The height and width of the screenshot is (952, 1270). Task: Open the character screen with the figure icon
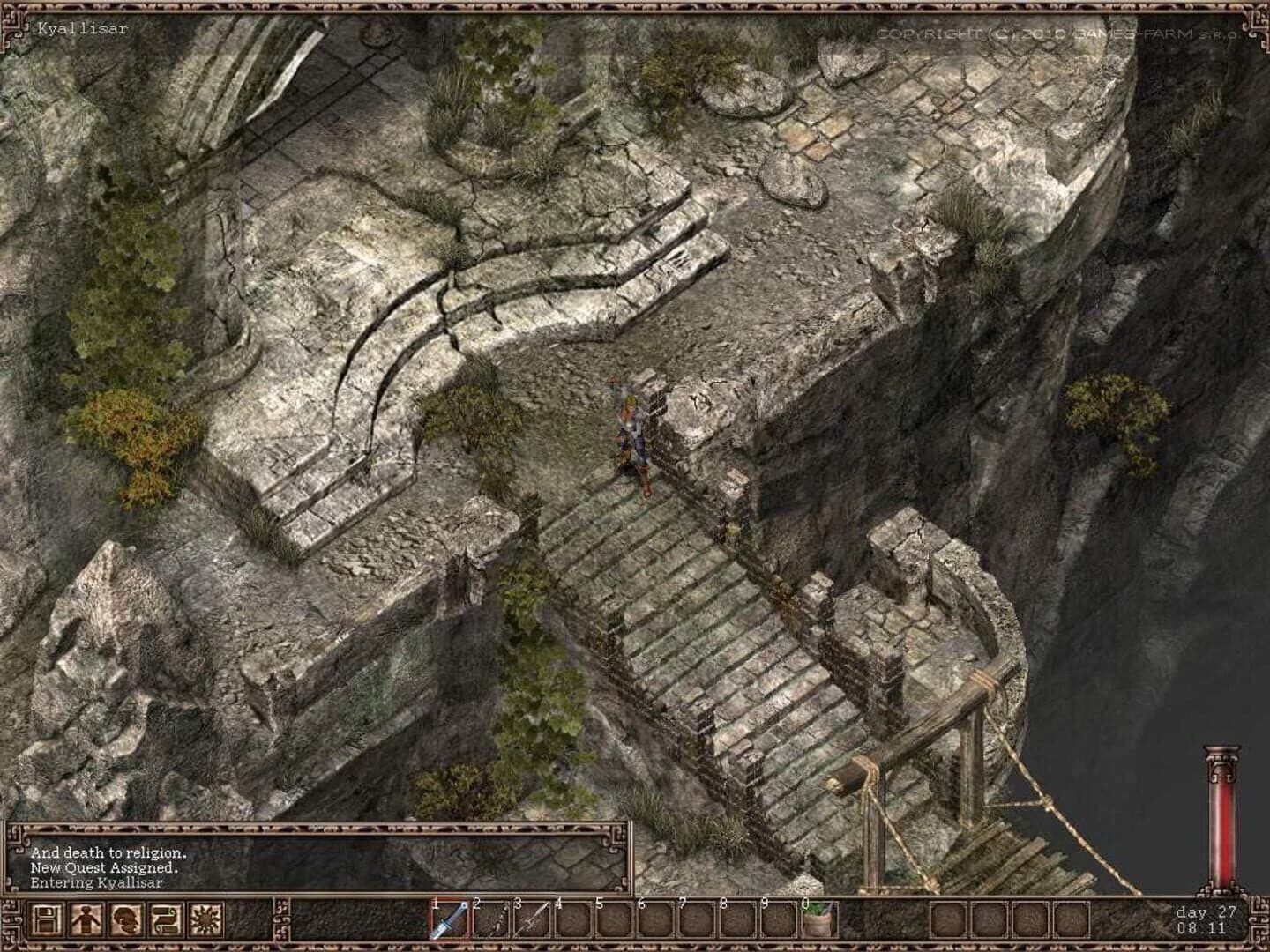click(87, 919)
